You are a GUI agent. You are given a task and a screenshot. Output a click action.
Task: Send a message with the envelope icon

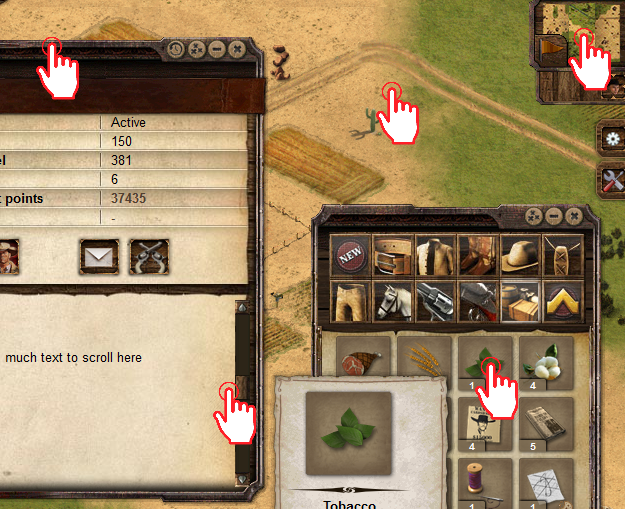[x=98, y=256]
